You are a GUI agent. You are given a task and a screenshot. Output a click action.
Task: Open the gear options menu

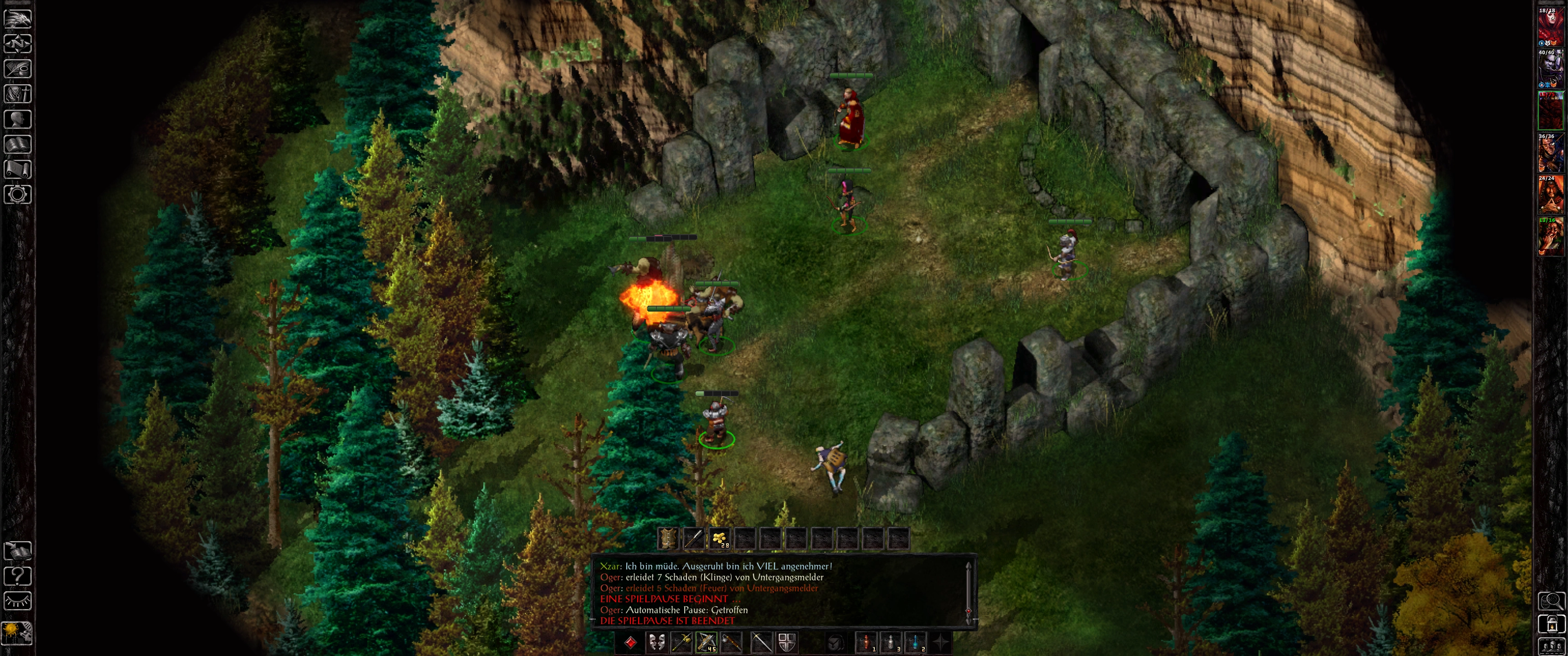(18, 195)
